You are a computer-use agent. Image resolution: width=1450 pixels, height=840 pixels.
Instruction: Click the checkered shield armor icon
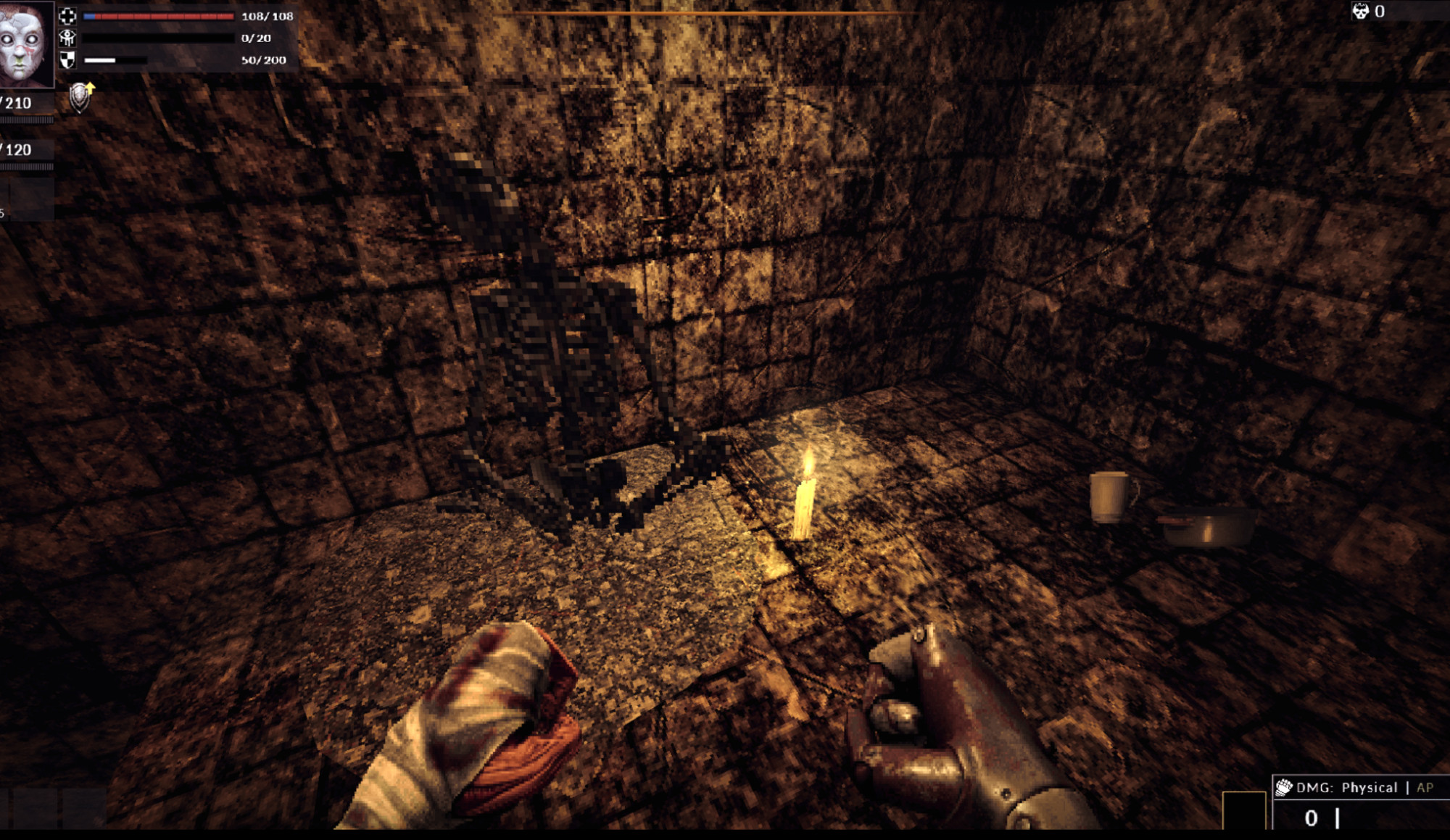pos(67,60)
